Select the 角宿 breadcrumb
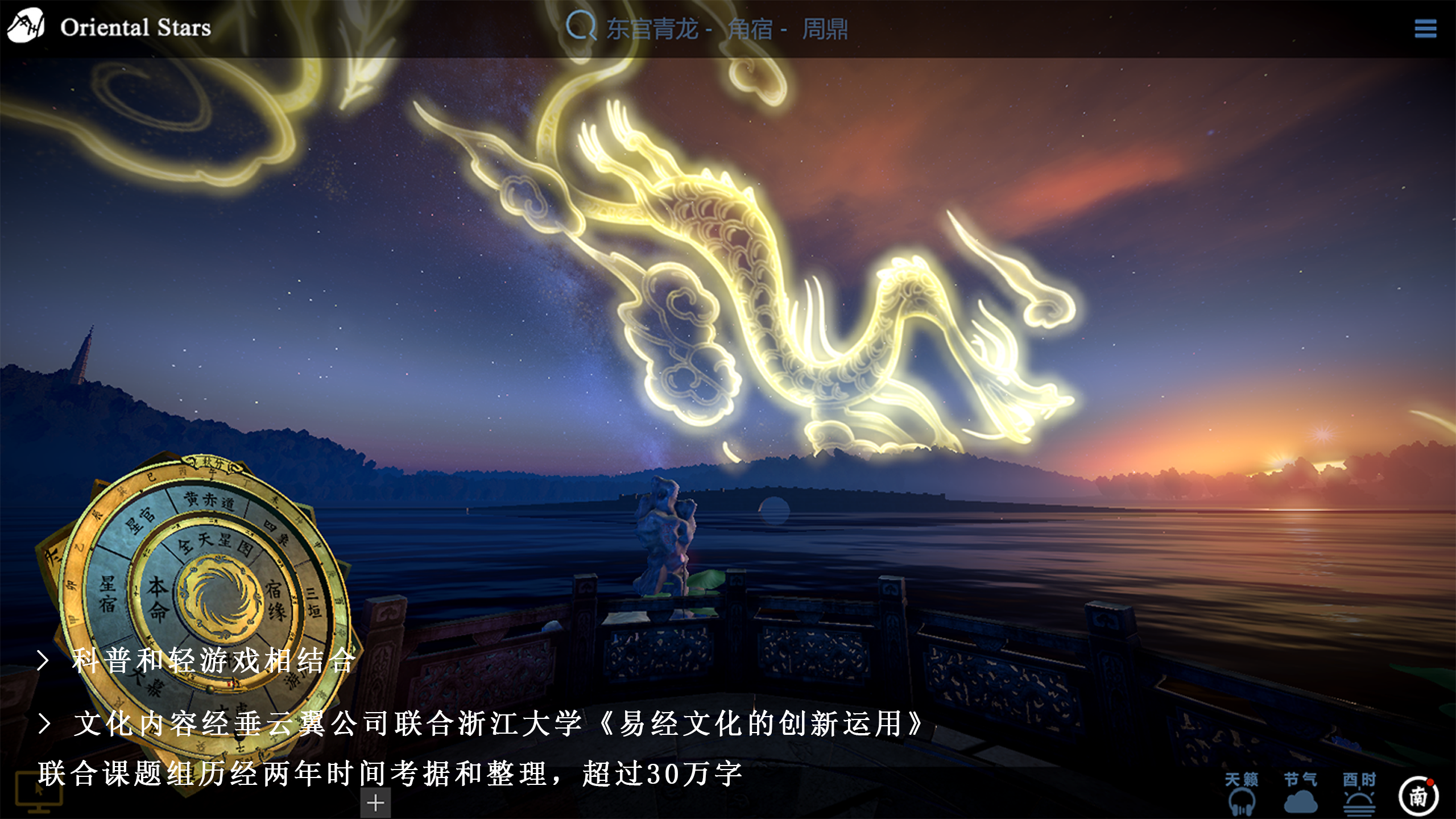This screenshot has height=819, width=1456. (x=750, y=28)
